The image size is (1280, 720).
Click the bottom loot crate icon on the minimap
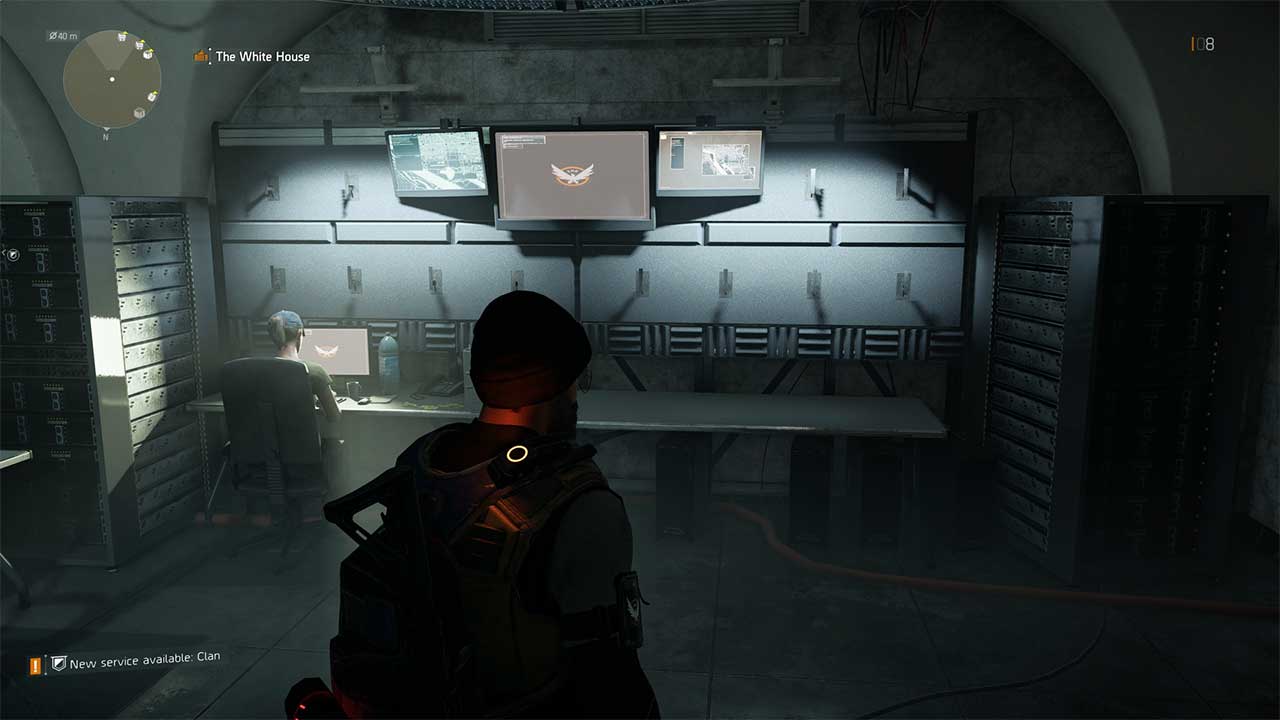pos(139,113)
